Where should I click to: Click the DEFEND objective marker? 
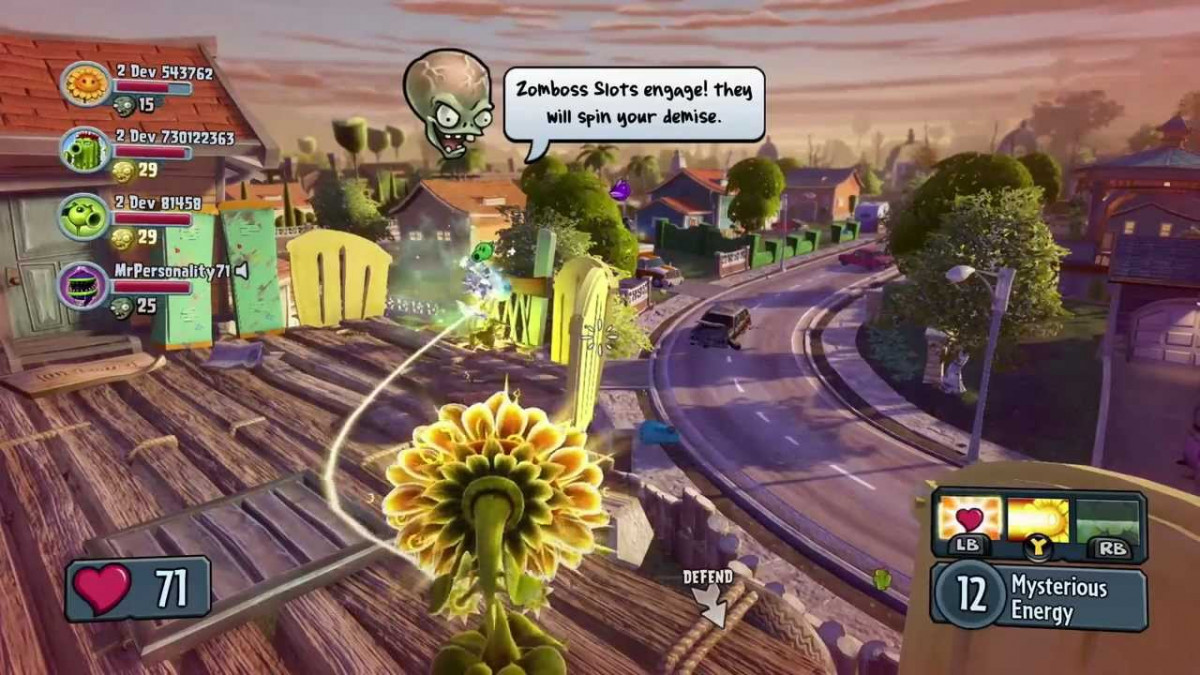(x=709, y=597)
